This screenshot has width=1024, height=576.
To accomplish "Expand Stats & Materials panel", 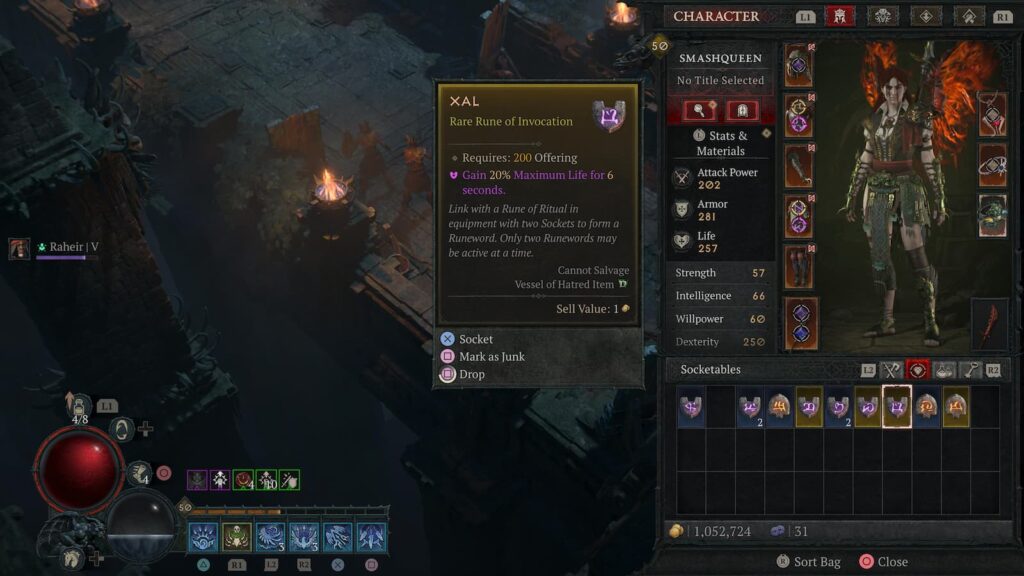I will coord(720,142).
